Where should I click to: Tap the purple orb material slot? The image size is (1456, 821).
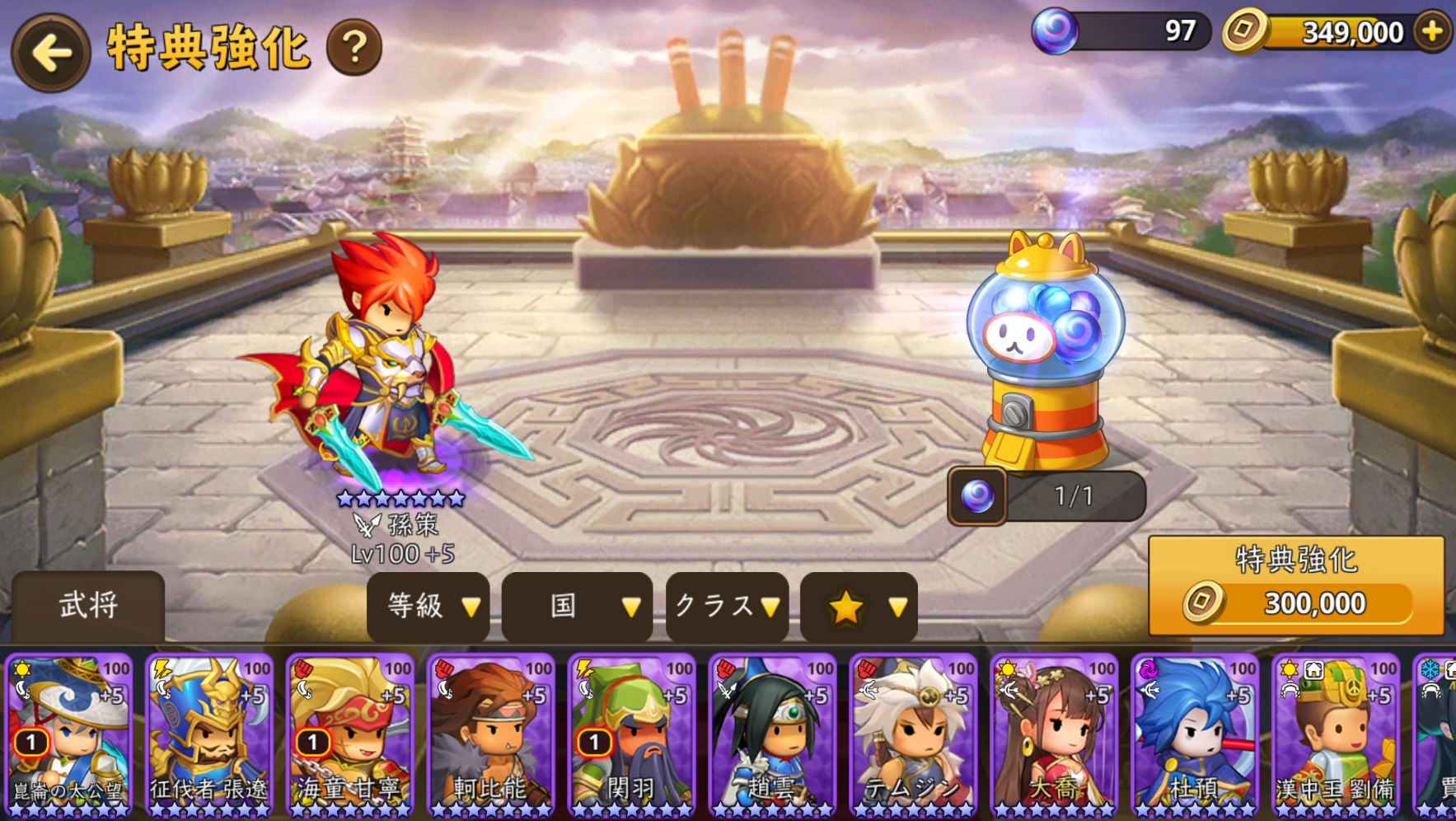[x=978, y=496]
